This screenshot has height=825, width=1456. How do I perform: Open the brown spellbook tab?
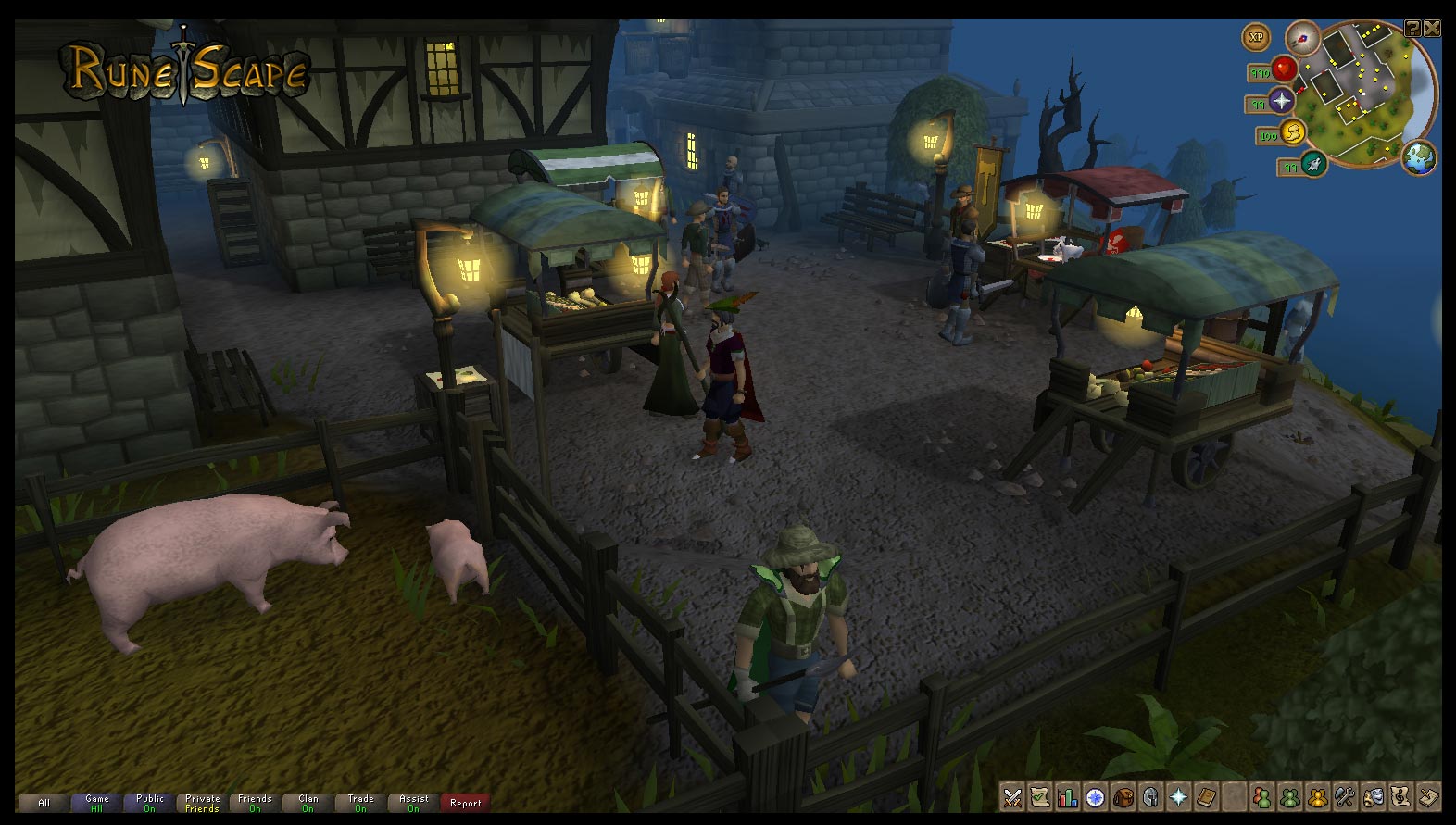1206,797
